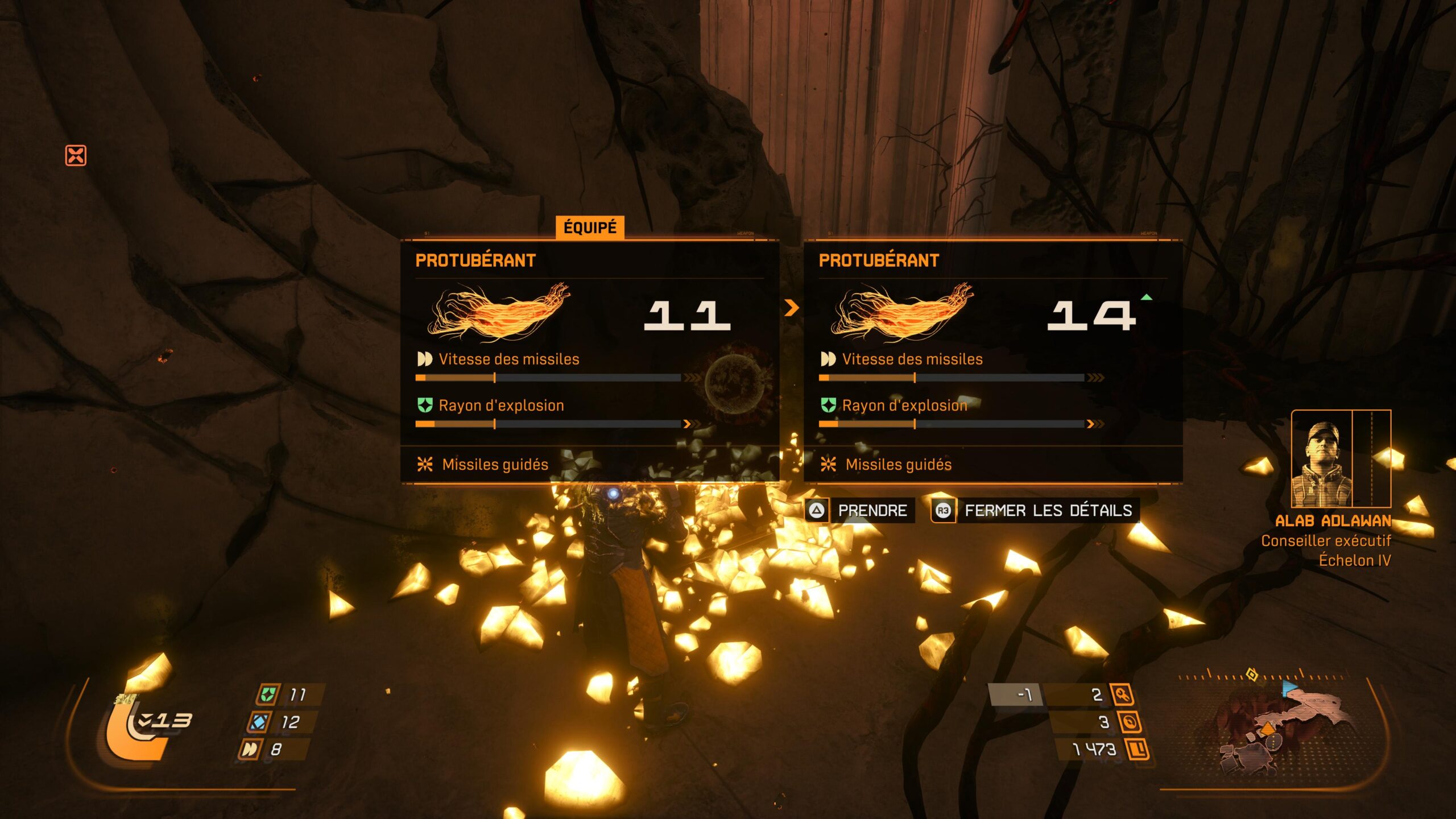Close details with Fermer les détails
1456x819 pixels.
(1035, 511)
